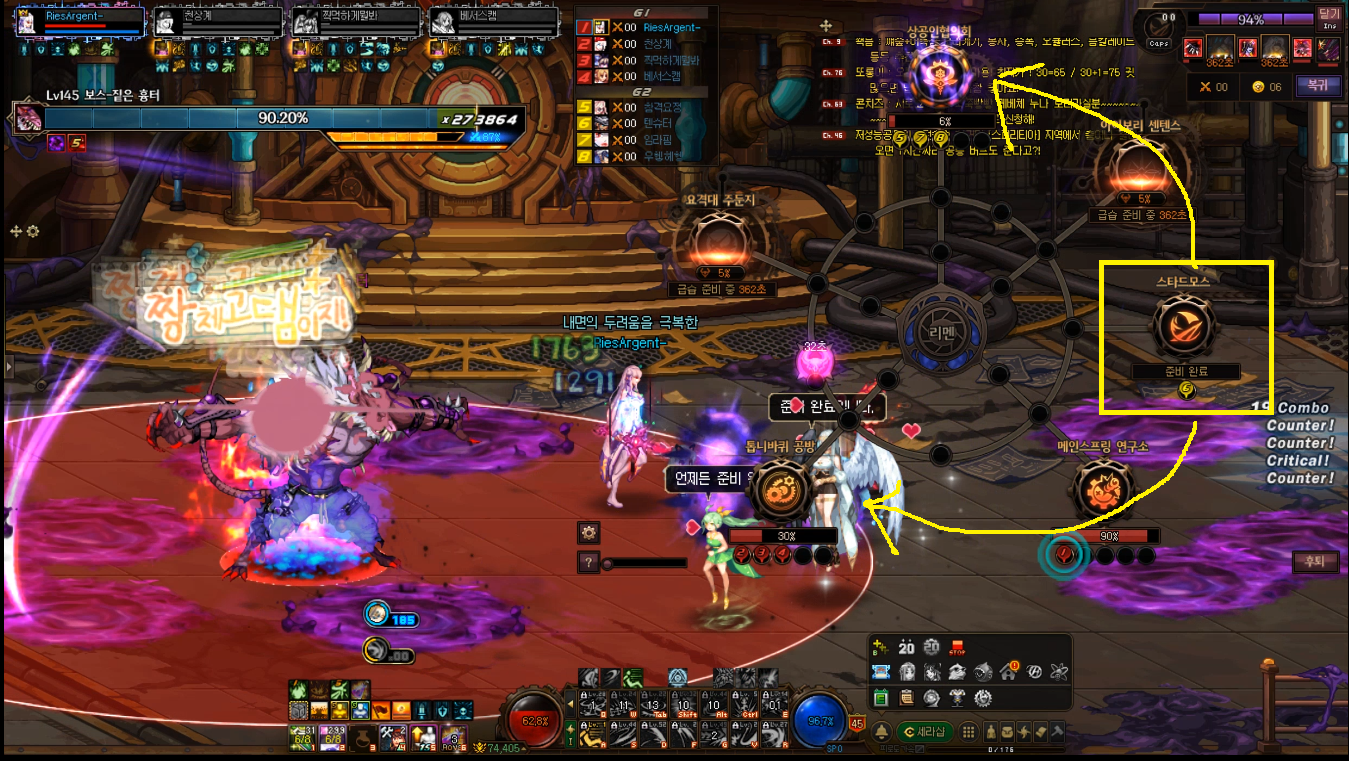Select party member RiesArgent- portrait frame
This screenshot has height=761, width=1349.
click(x=79, y=22)
